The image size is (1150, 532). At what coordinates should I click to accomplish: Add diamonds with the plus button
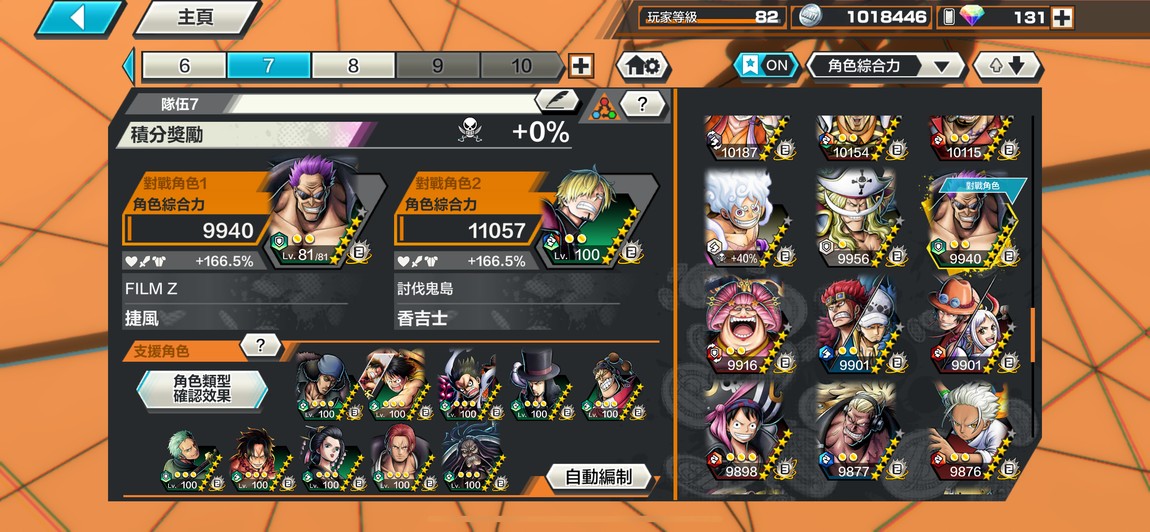(1062, 17)
